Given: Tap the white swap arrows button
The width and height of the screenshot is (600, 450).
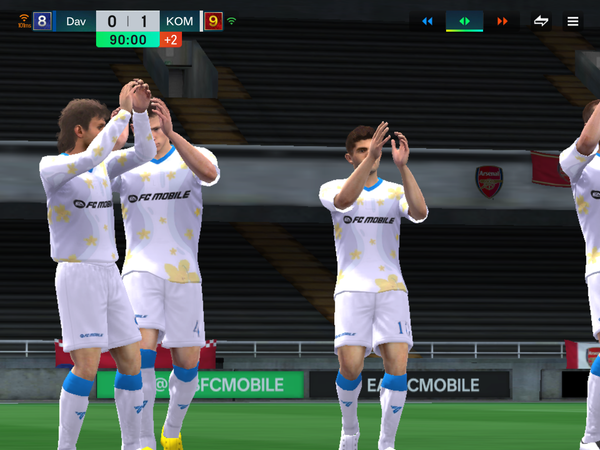Looking at the screenshot, I should pos(541,21).
